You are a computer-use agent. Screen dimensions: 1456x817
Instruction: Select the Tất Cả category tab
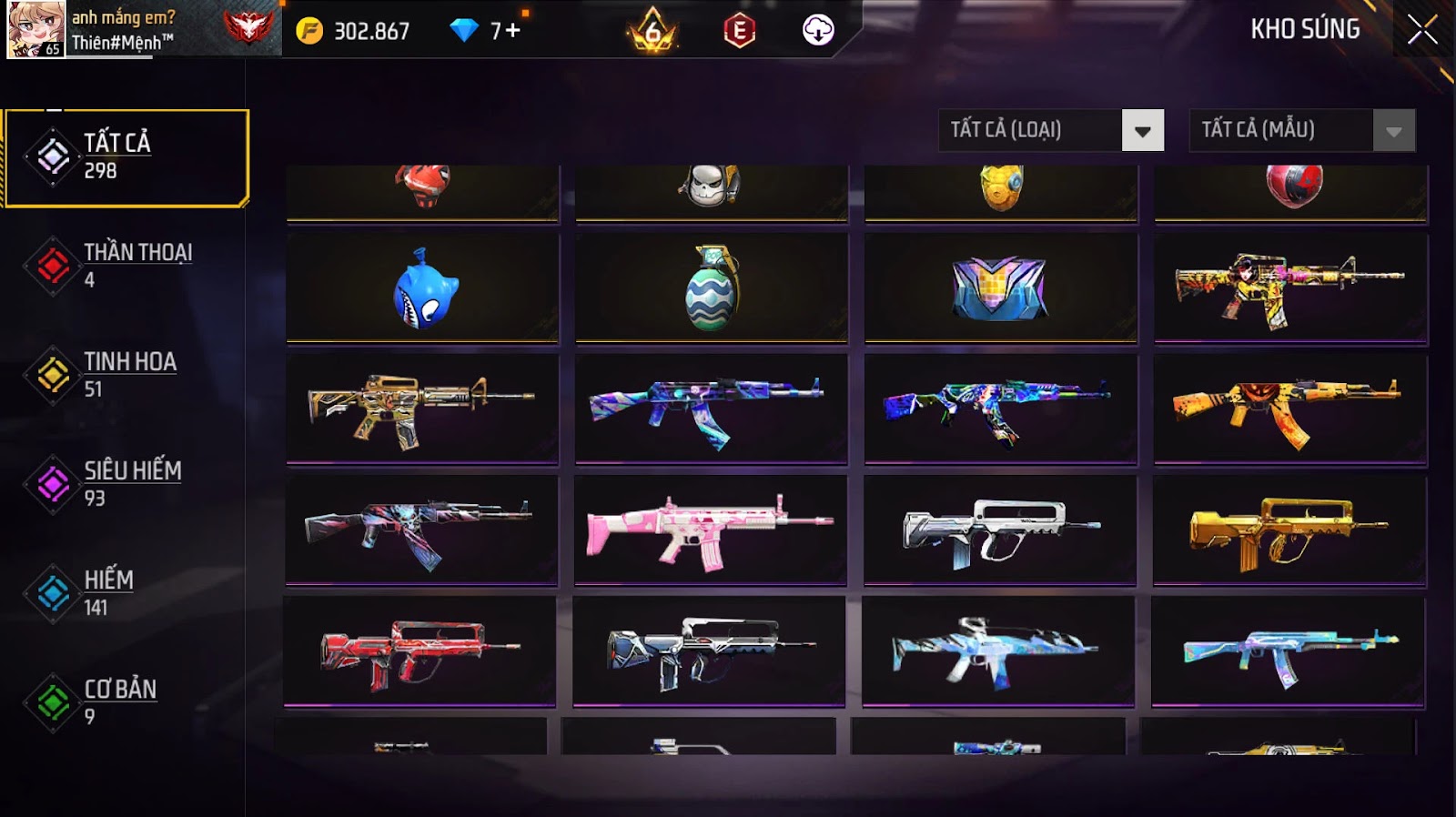click(x=126, y=157)
